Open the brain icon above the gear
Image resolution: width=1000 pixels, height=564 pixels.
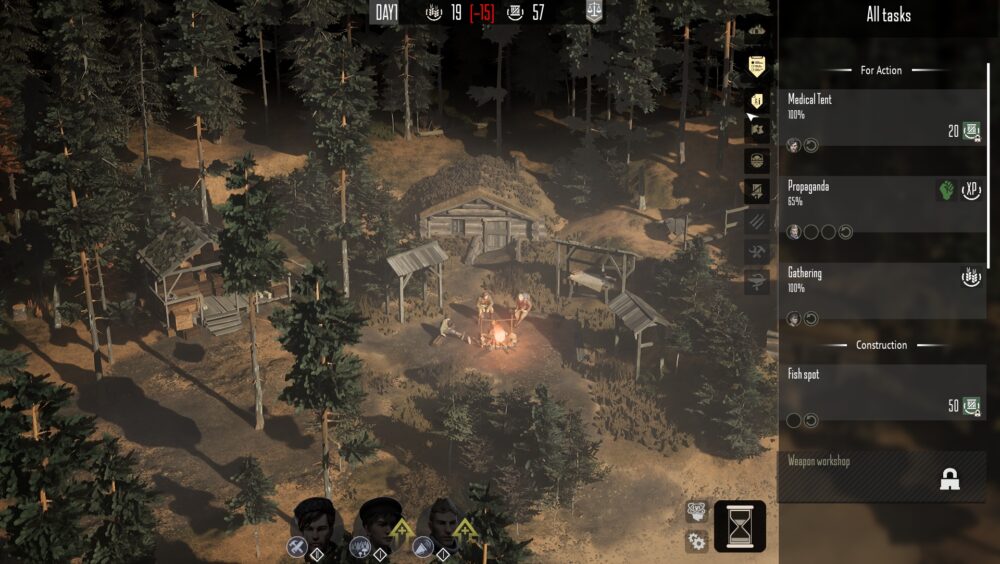[697, 512]
